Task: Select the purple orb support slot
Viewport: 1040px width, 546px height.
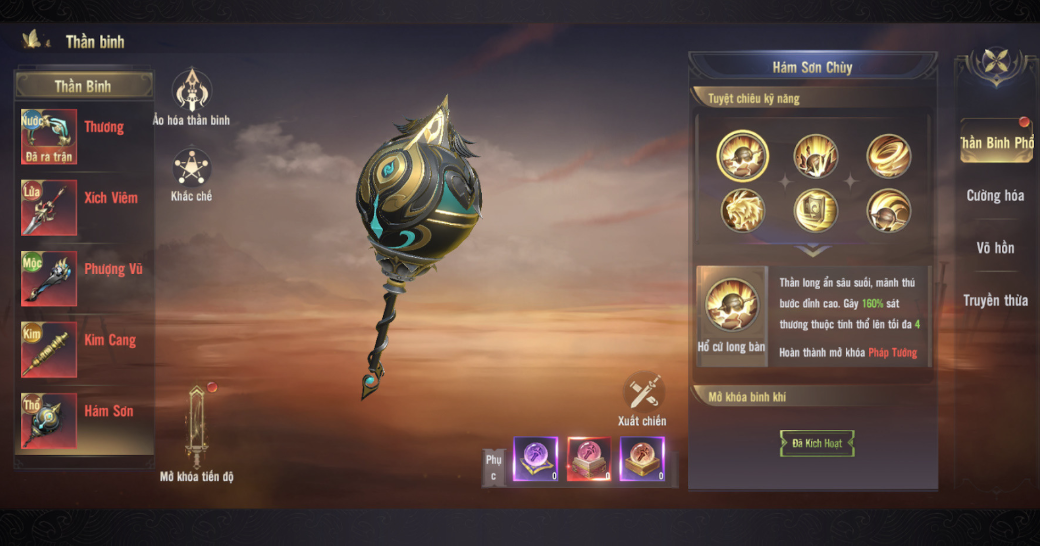Action: click(536, 460)
